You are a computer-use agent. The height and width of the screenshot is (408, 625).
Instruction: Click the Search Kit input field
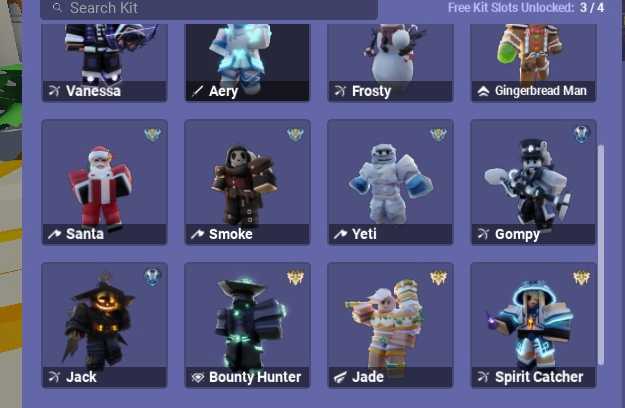(x=210, y=9)
